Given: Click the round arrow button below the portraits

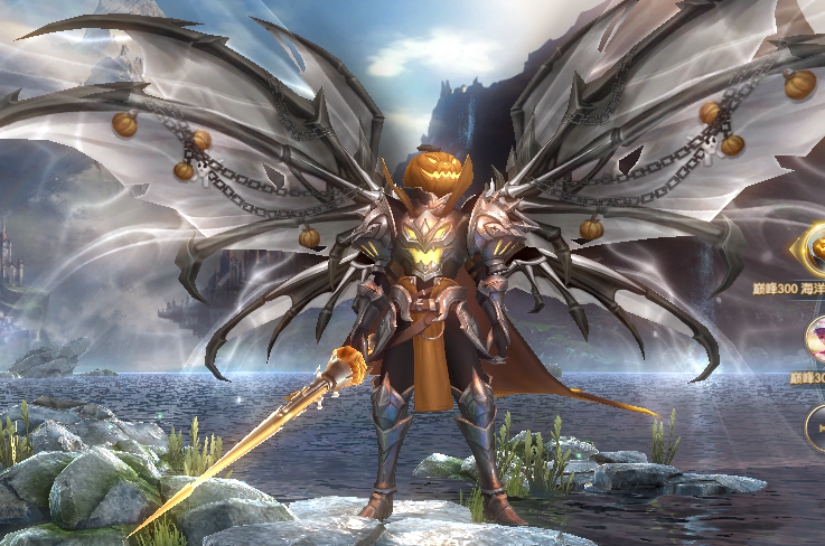Looking at the screenshot, I should [816, 428].
